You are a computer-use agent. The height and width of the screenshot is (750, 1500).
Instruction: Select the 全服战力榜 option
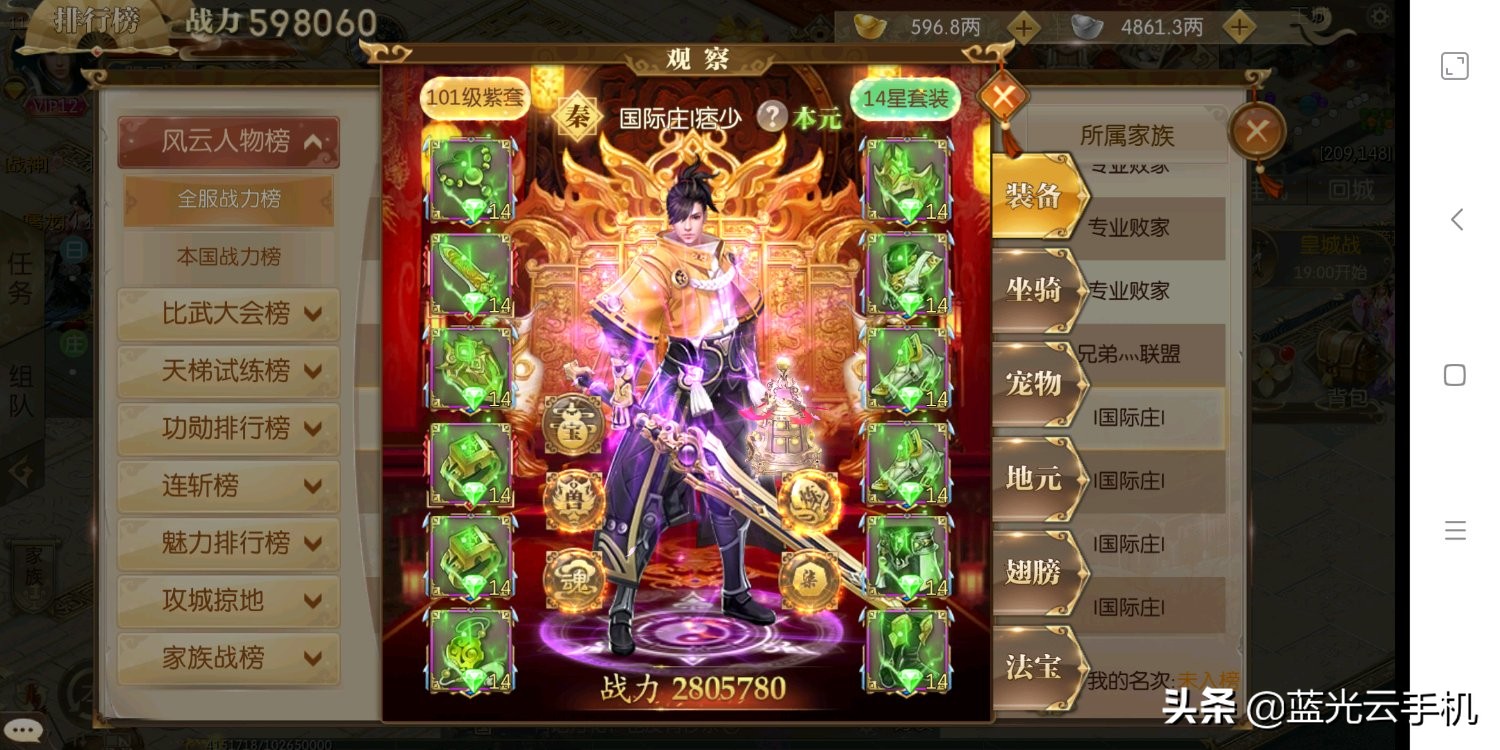[x=228, y=200]
